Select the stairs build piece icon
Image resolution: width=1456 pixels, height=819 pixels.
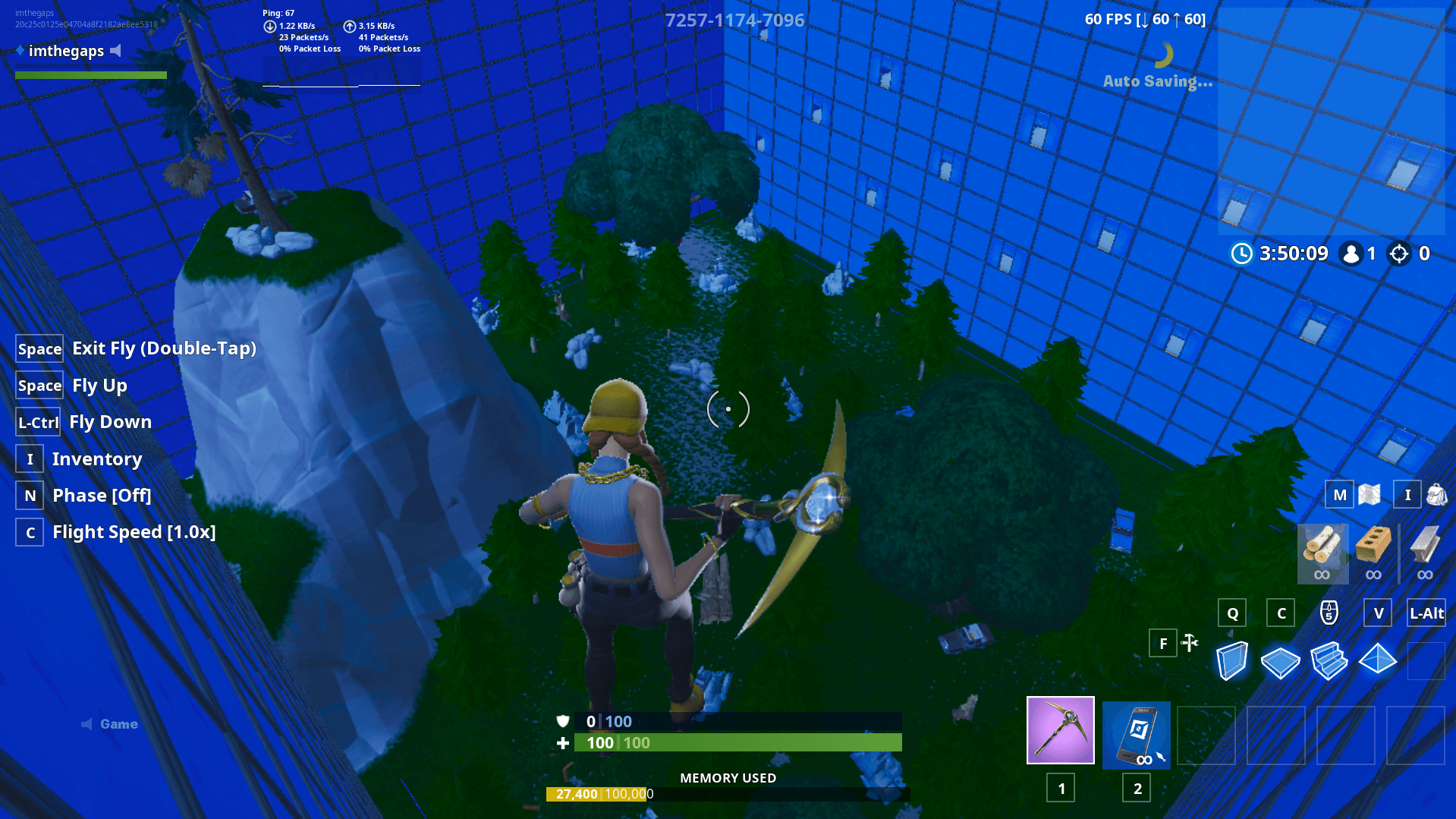[1330, 662]
